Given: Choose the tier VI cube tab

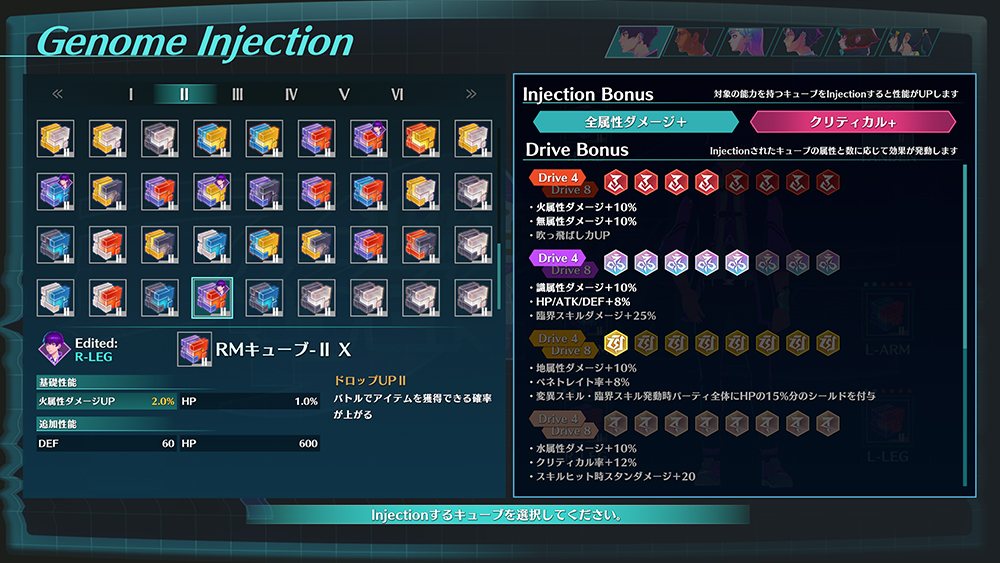Looking at the screenshot, I should (x=397, y=94).
